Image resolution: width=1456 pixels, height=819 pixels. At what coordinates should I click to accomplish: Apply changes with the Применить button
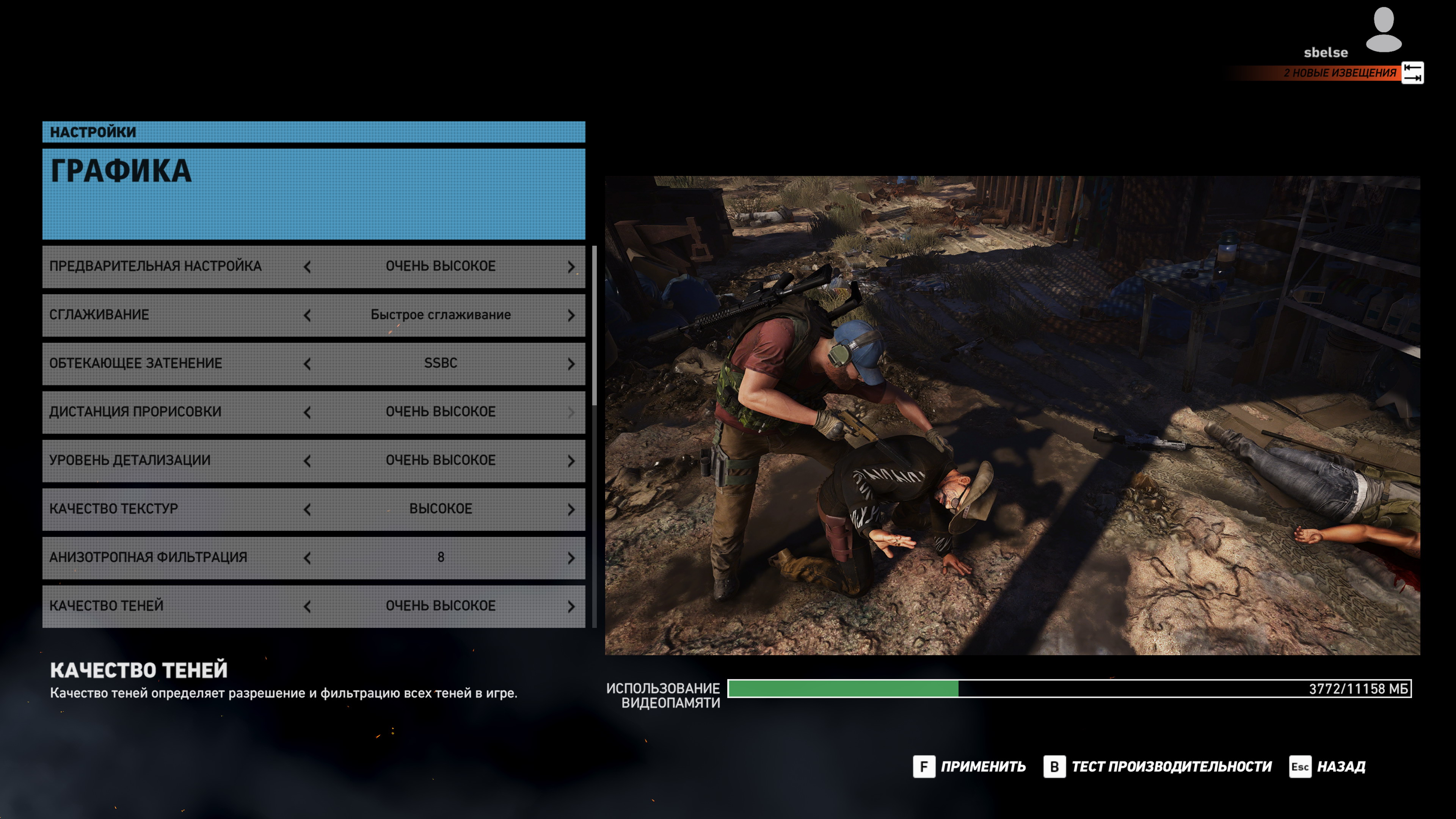970,767
